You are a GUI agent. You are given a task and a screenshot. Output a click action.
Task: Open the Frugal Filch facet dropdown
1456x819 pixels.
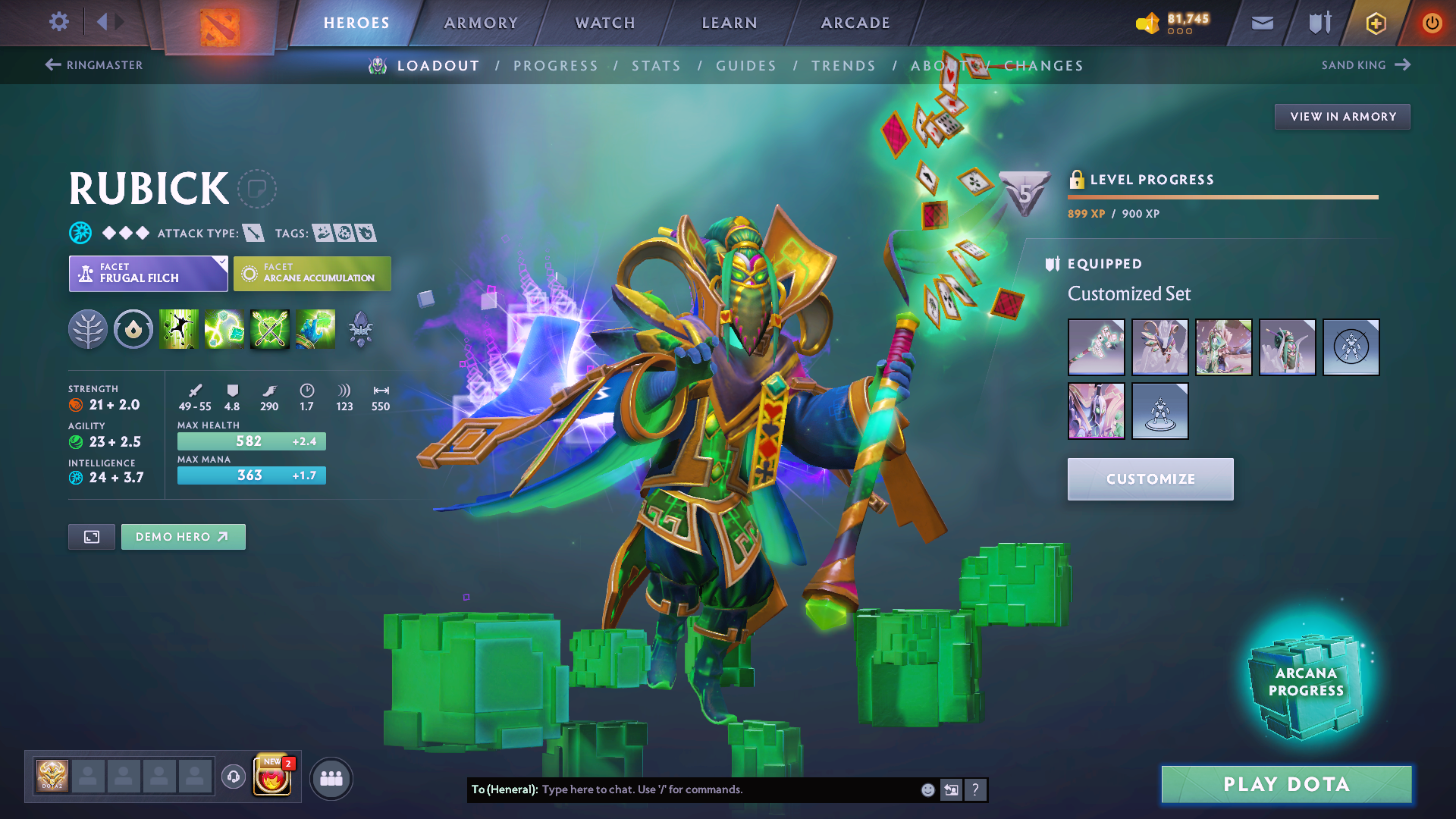point(148,273)
